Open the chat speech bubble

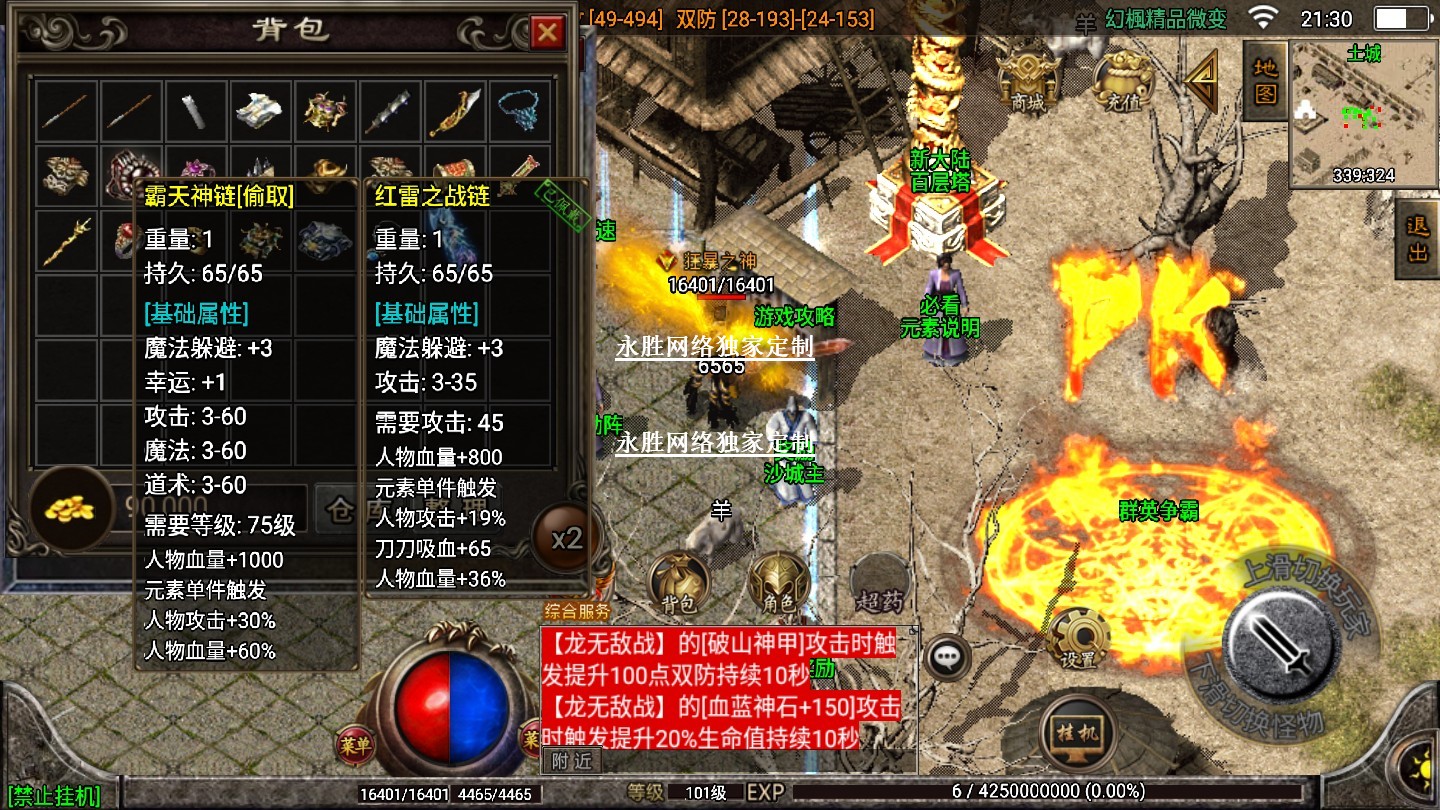pyautogui.click(x=946, y=657)
